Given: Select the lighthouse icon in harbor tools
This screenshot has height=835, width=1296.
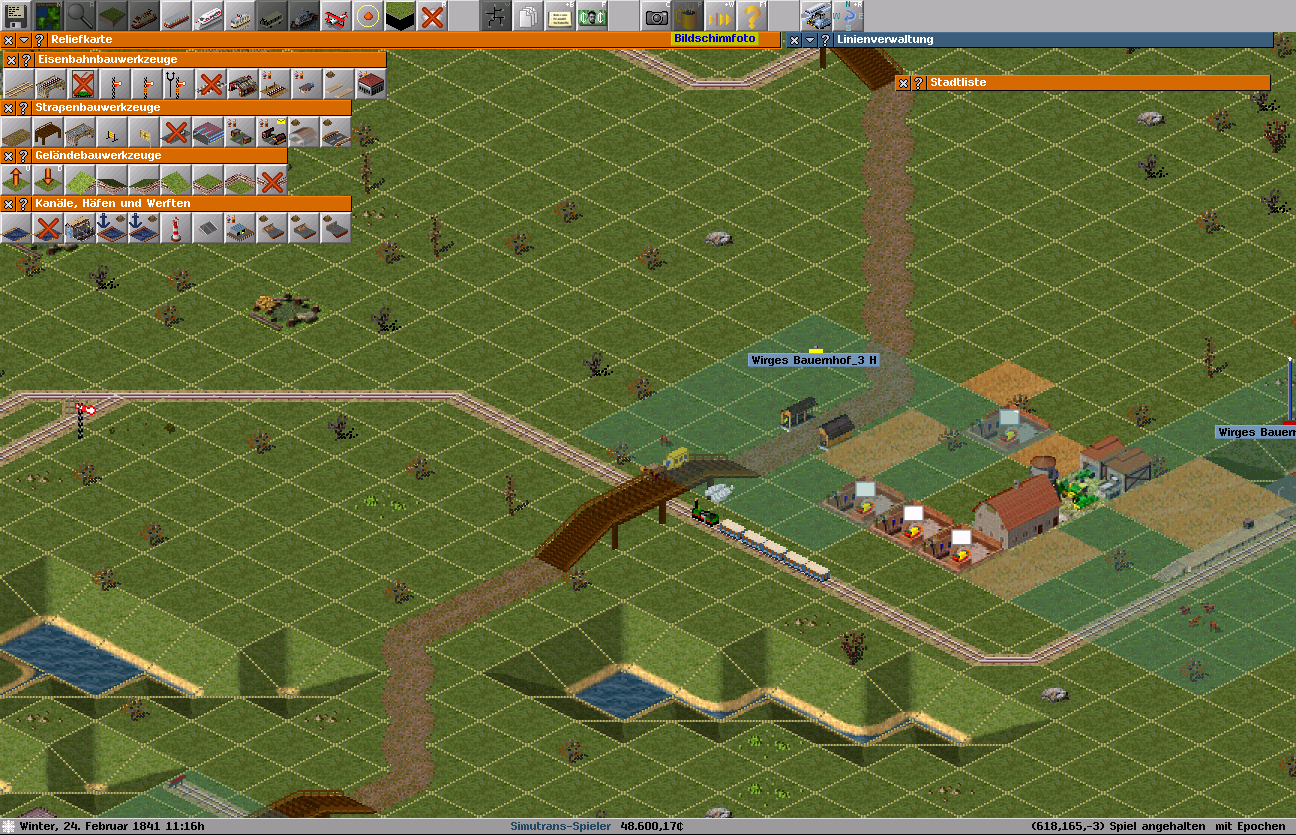Looking at the screenshot, I should point(176,228).
